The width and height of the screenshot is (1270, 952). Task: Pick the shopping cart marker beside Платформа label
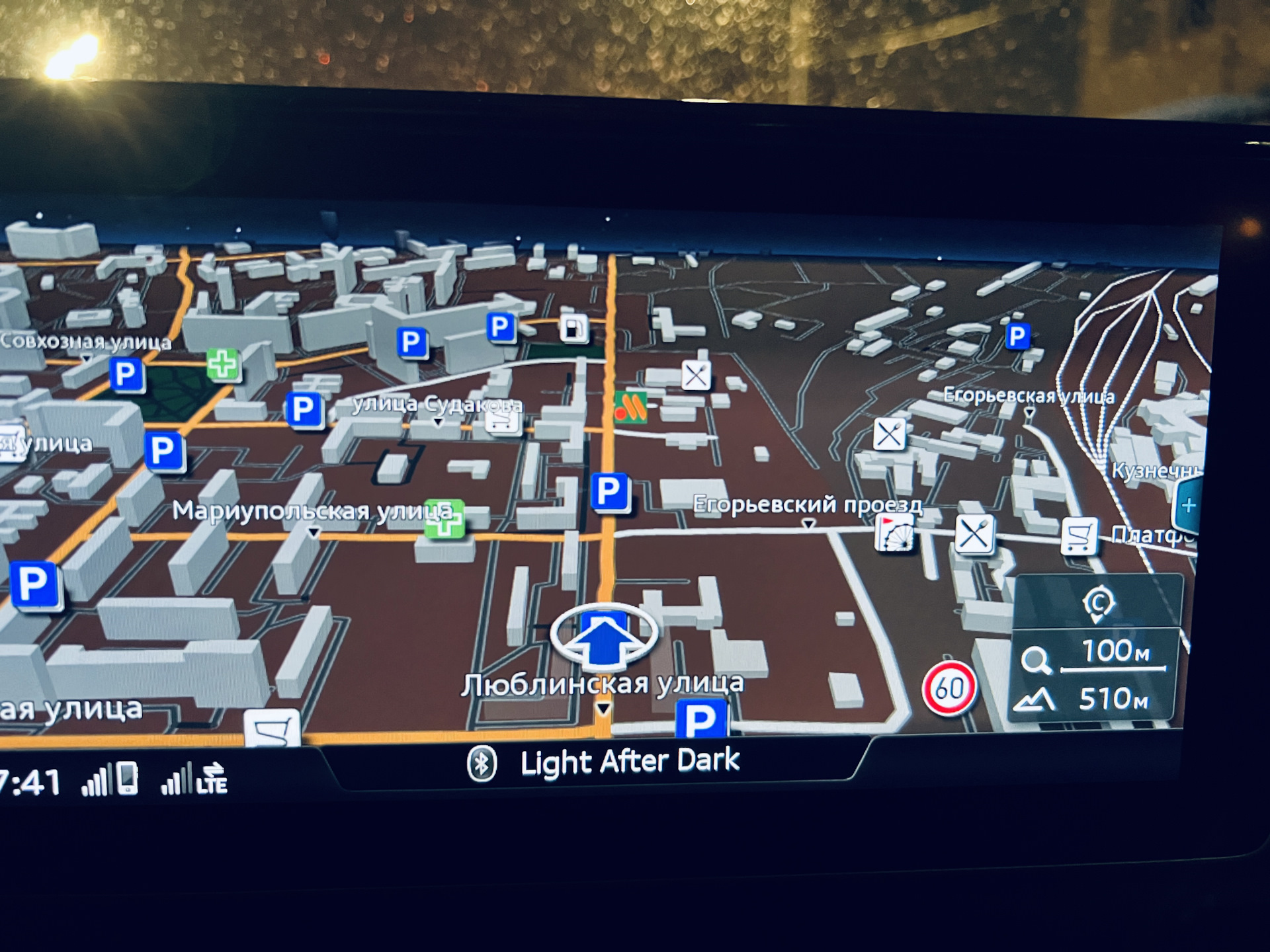point(1079,536)
